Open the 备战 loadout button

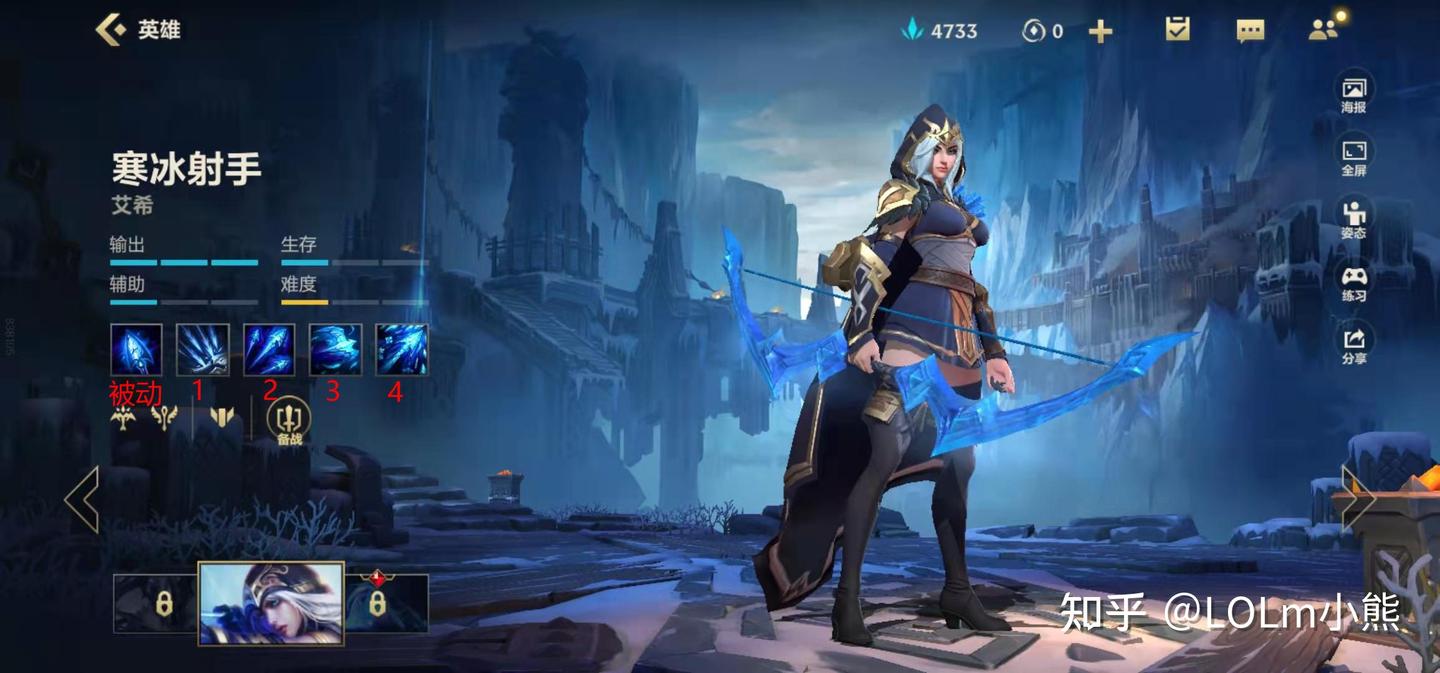pyautogui.click(x=290, y=421)
